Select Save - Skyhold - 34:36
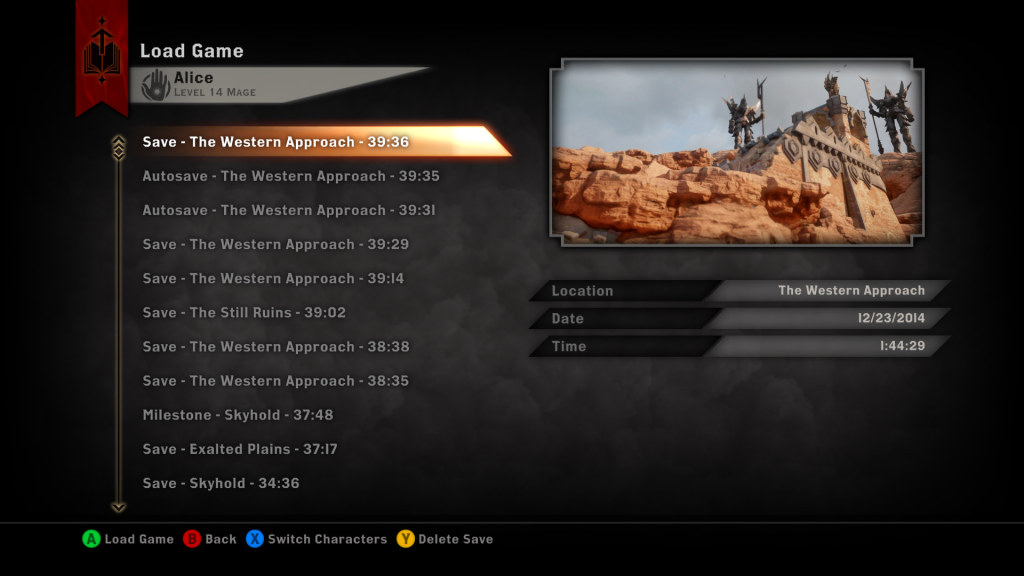This screenshot has height=576, width=1024. (x=221, y=483)
